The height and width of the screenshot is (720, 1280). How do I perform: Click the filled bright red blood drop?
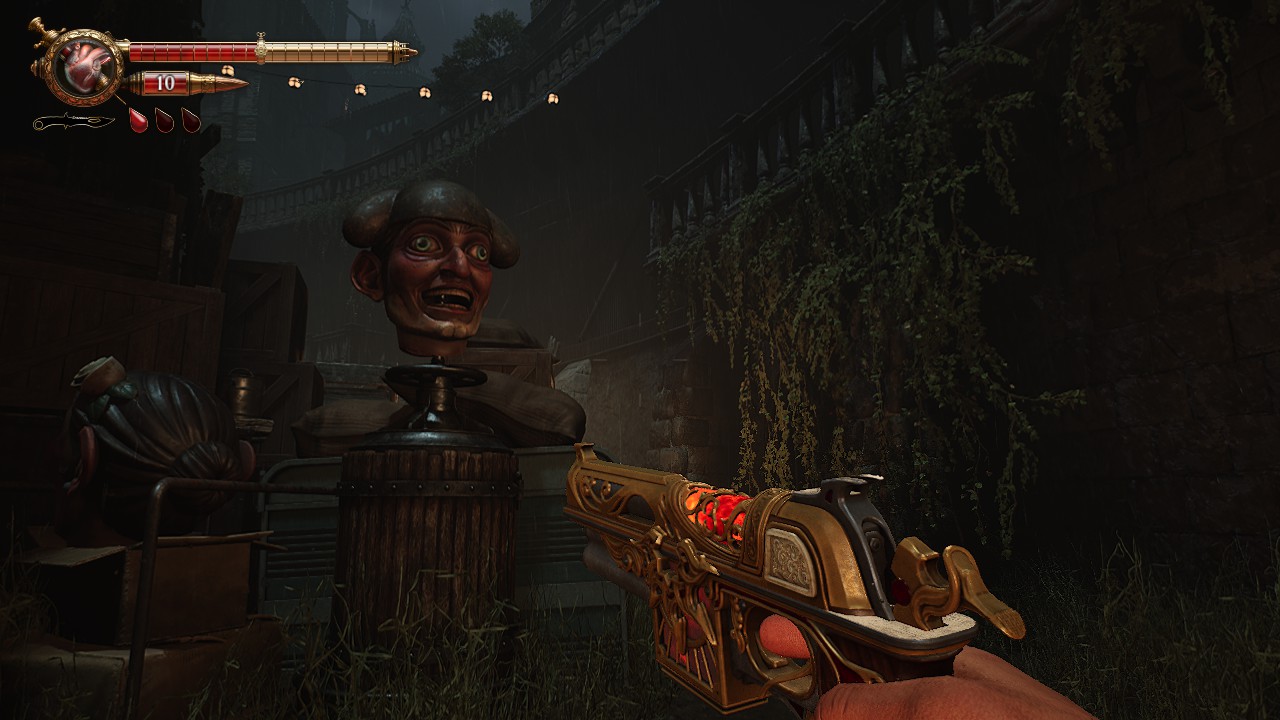pos(138,120)
